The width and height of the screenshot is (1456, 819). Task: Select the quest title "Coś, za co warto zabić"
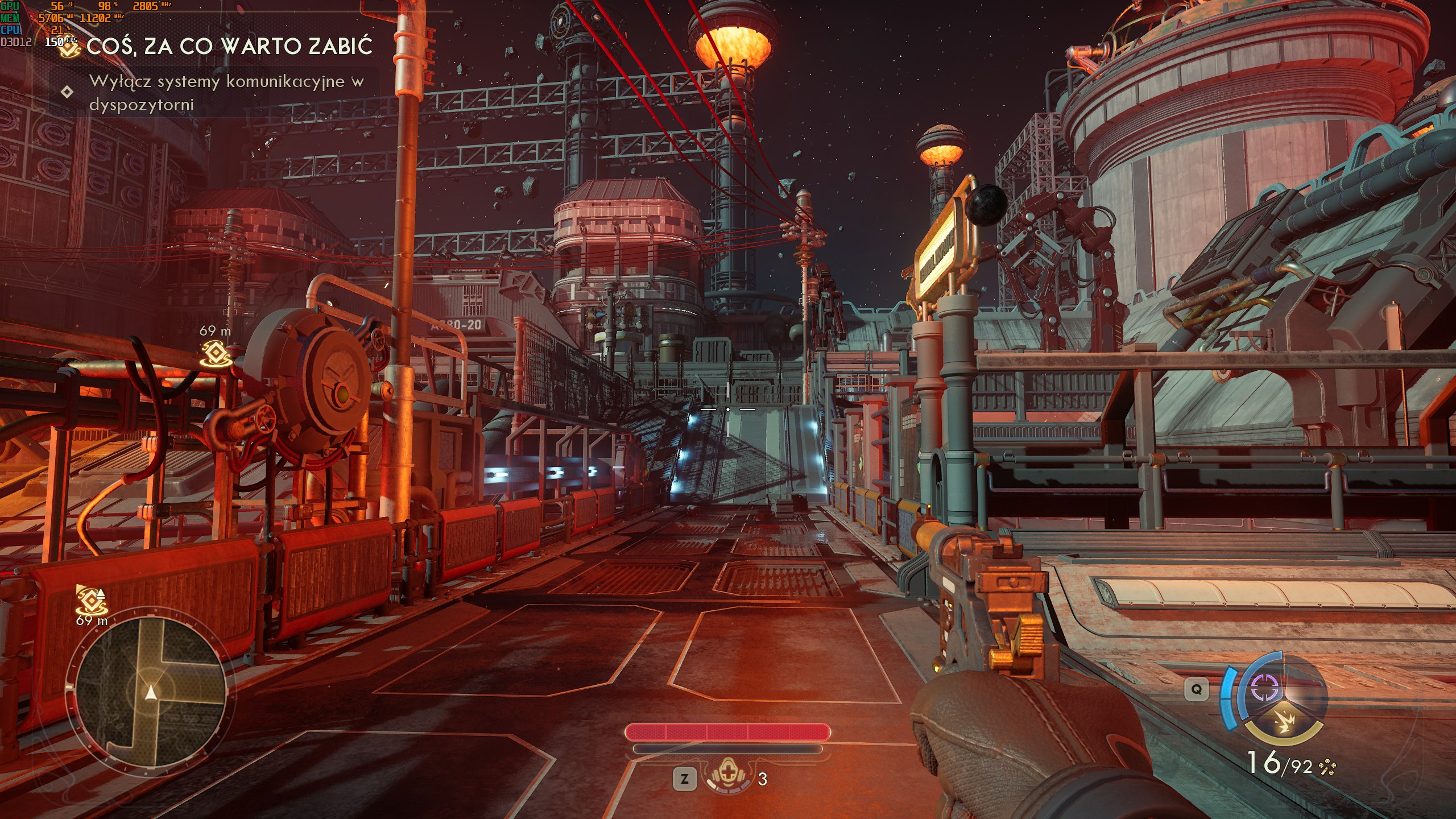point(229,47)
